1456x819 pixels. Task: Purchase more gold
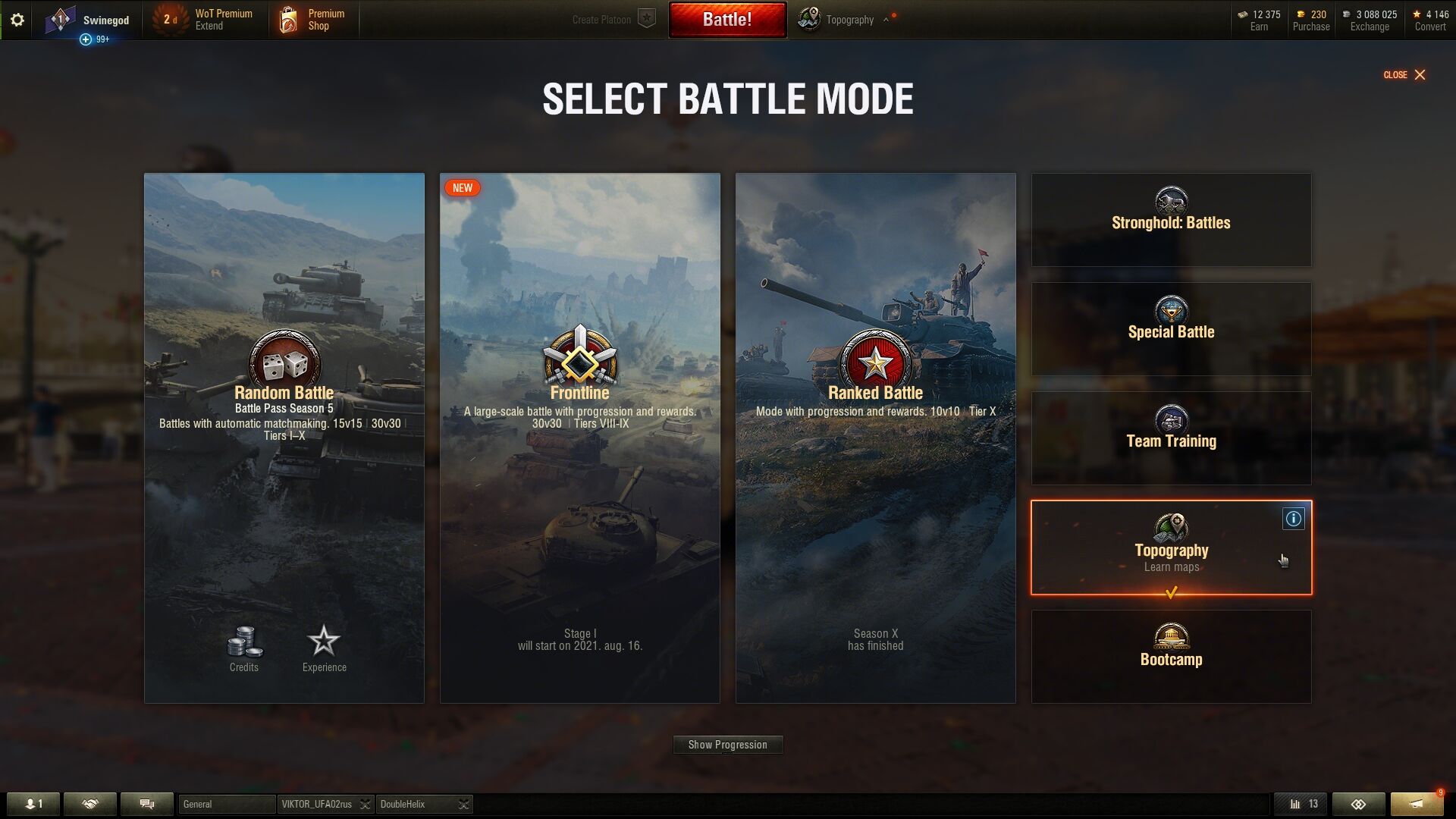(1310, 20)
